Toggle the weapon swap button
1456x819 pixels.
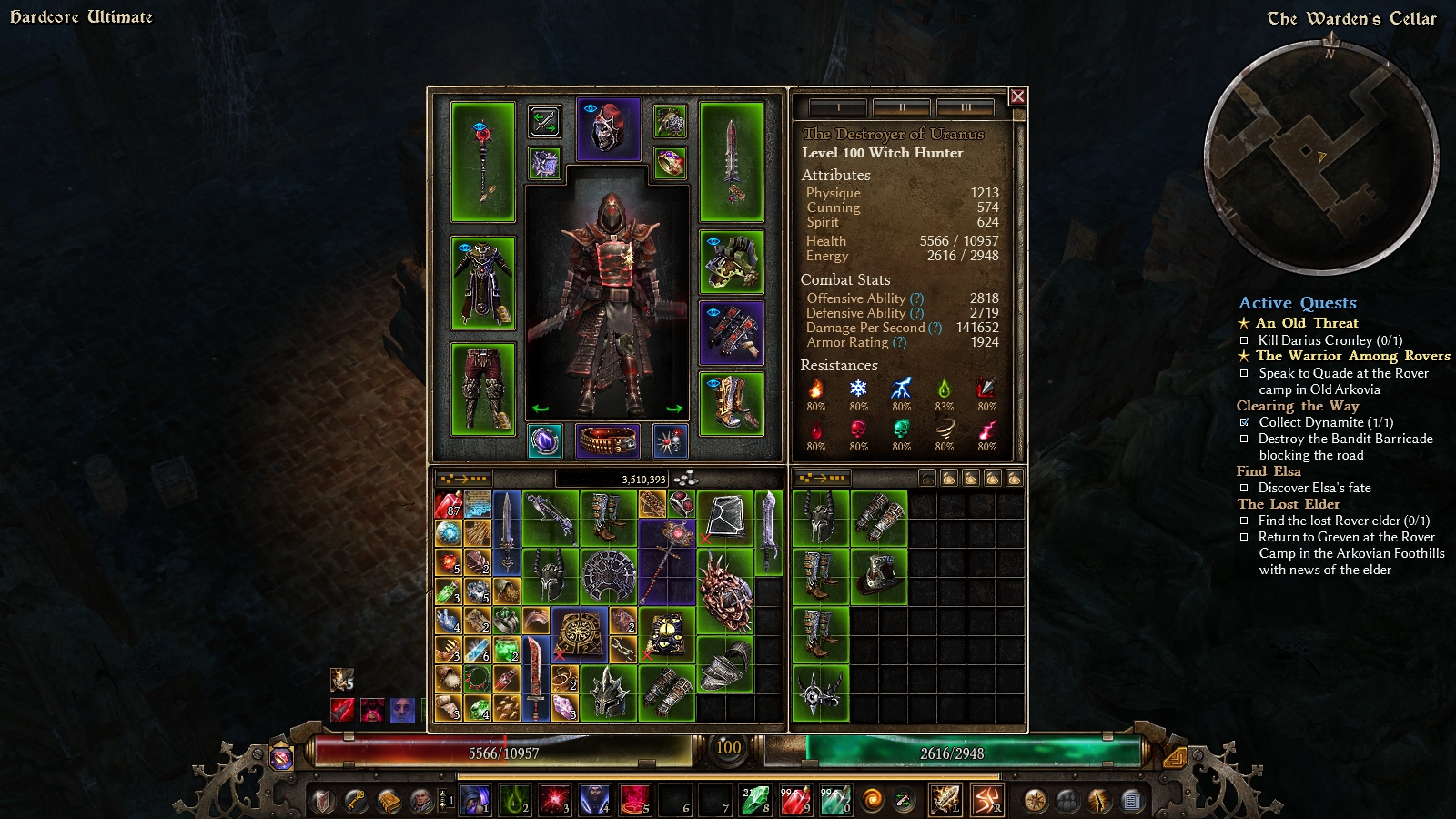(544, 121)
